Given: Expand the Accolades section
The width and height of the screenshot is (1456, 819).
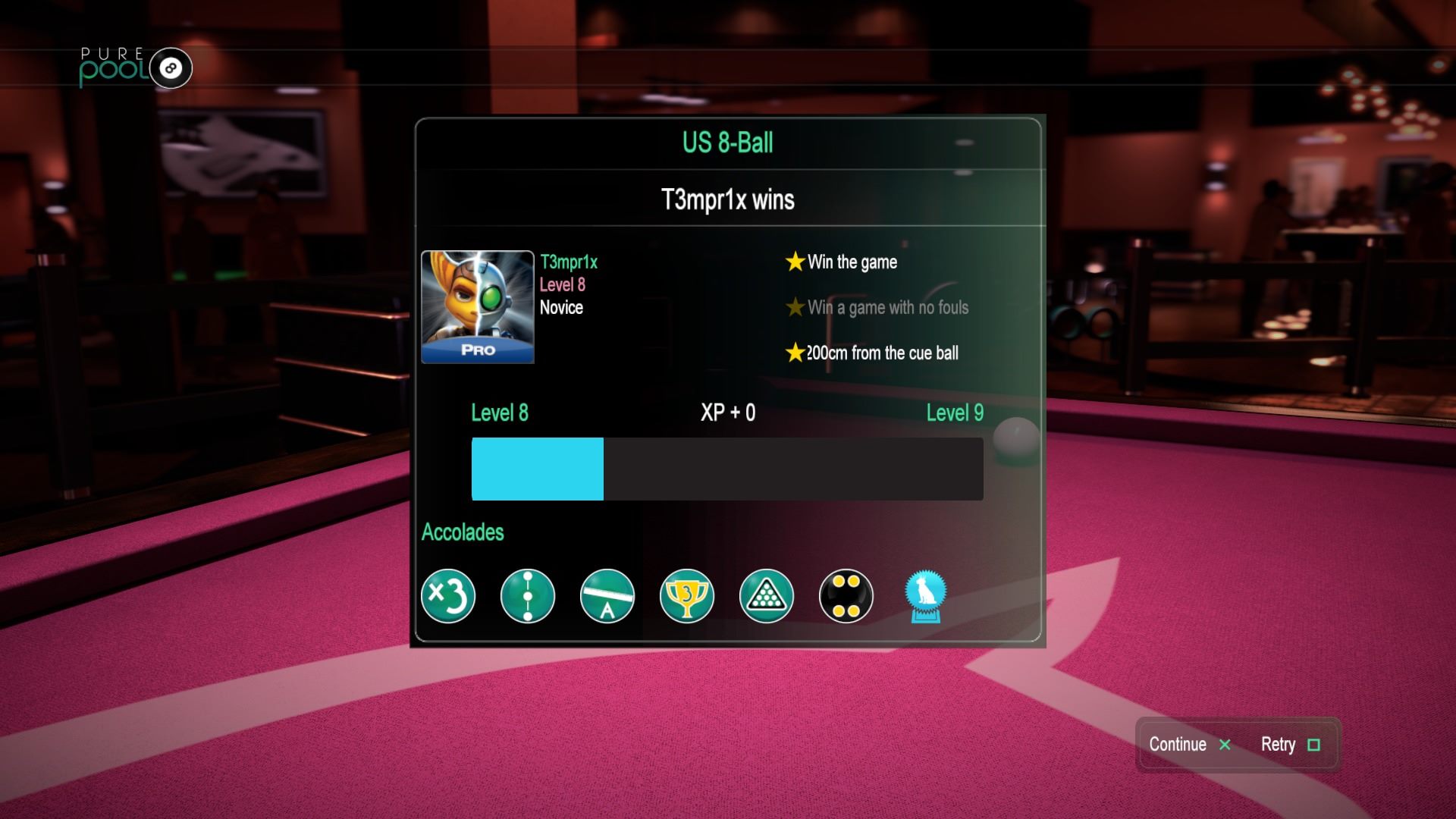Looking at the screenshot, I should pyautogui.click(x=463, y=532).
